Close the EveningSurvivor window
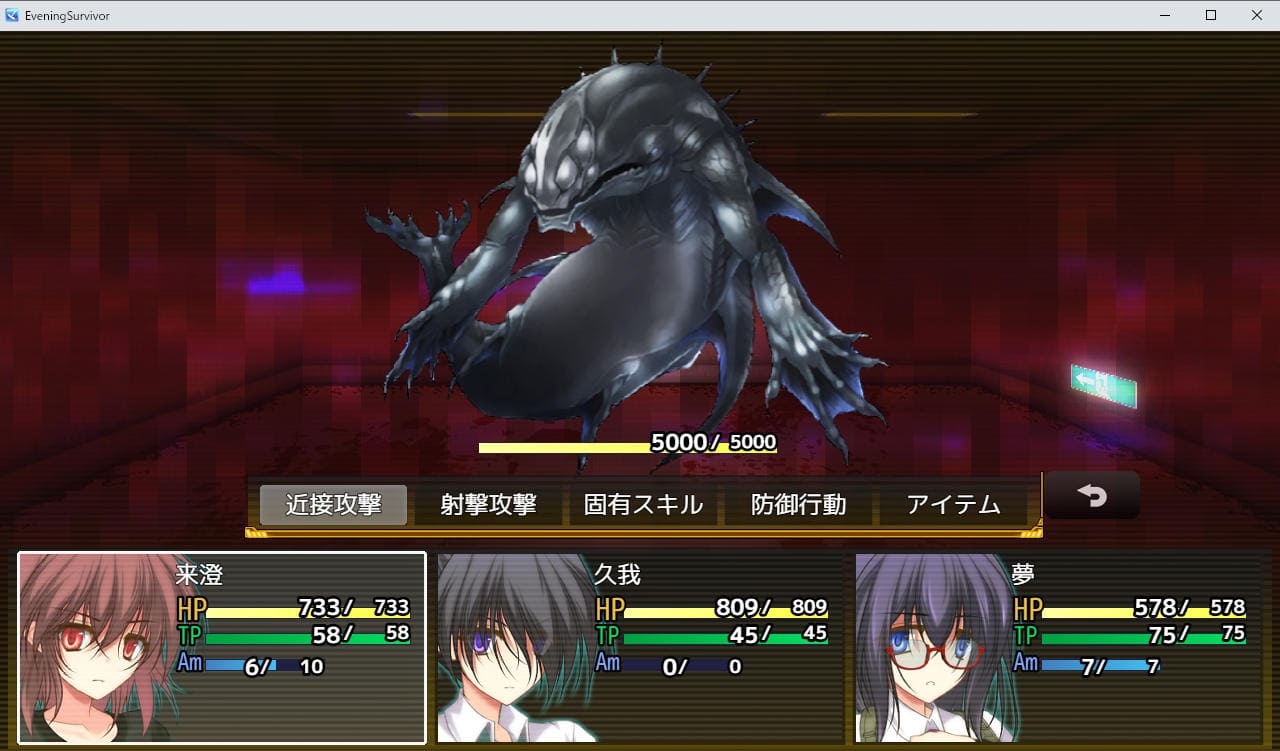The width and height of the screenshot is (1280, 751). 1256,15
